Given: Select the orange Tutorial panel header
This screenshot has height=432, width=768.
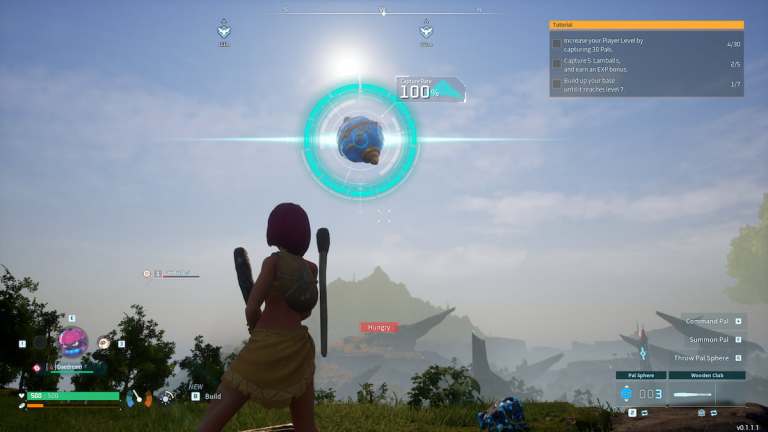Looking at the screenshot, I should [x=646, y=25].
